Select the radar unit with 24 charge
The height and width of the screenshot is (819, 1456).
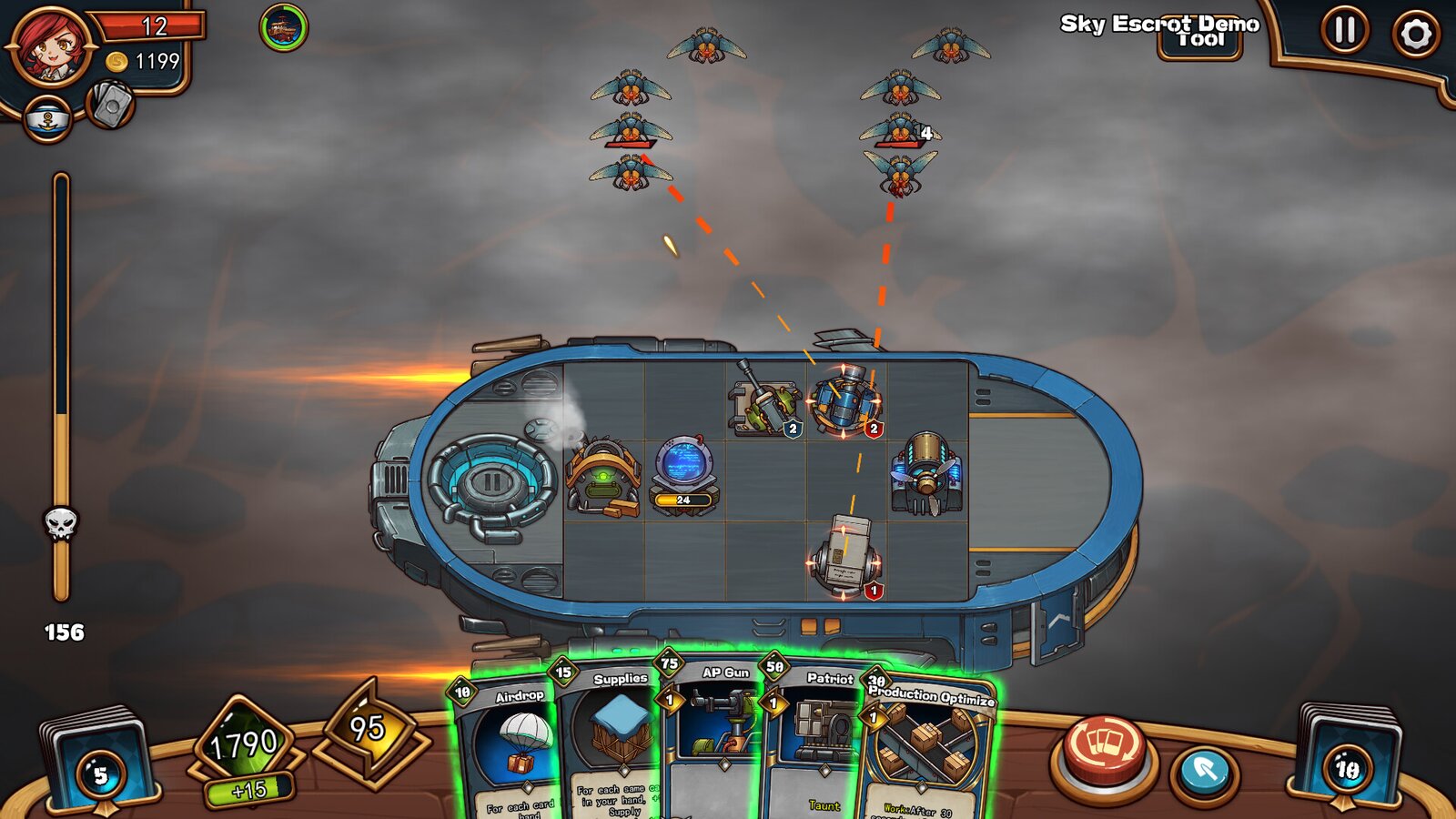tap(683, 474)
